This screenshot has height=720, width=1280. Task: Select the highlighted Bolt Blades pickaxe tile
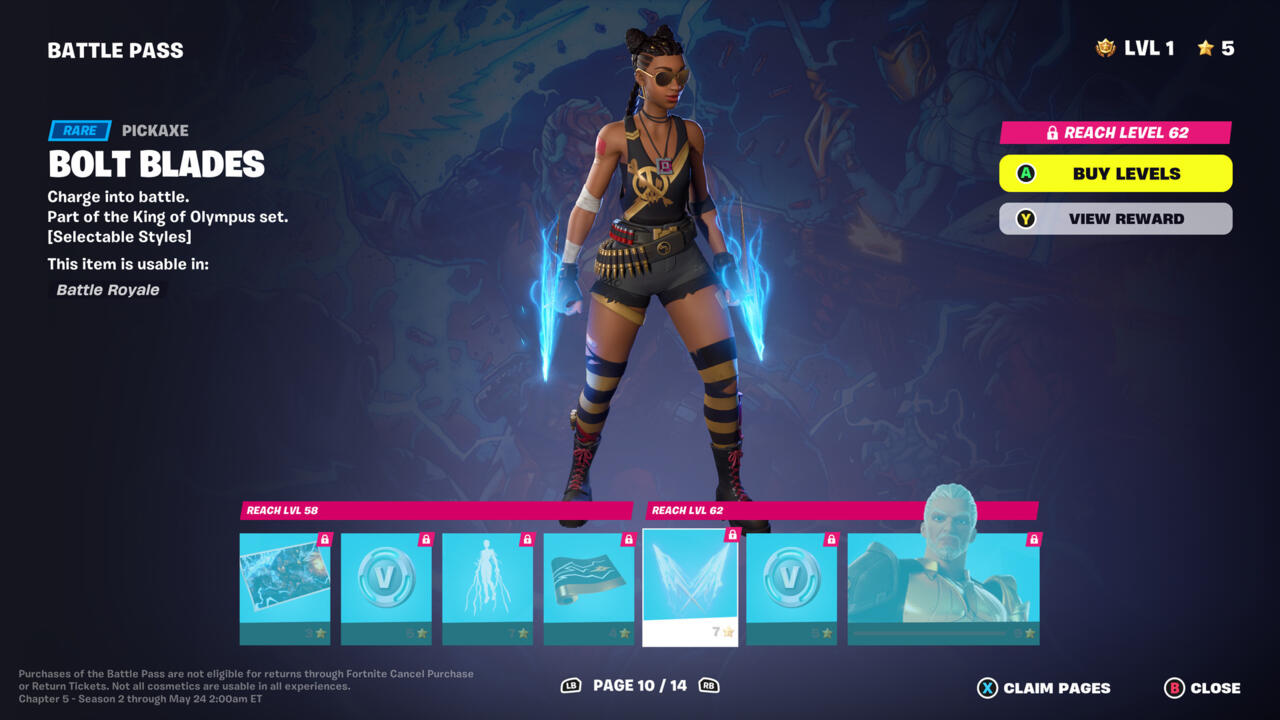click(690, 587)
